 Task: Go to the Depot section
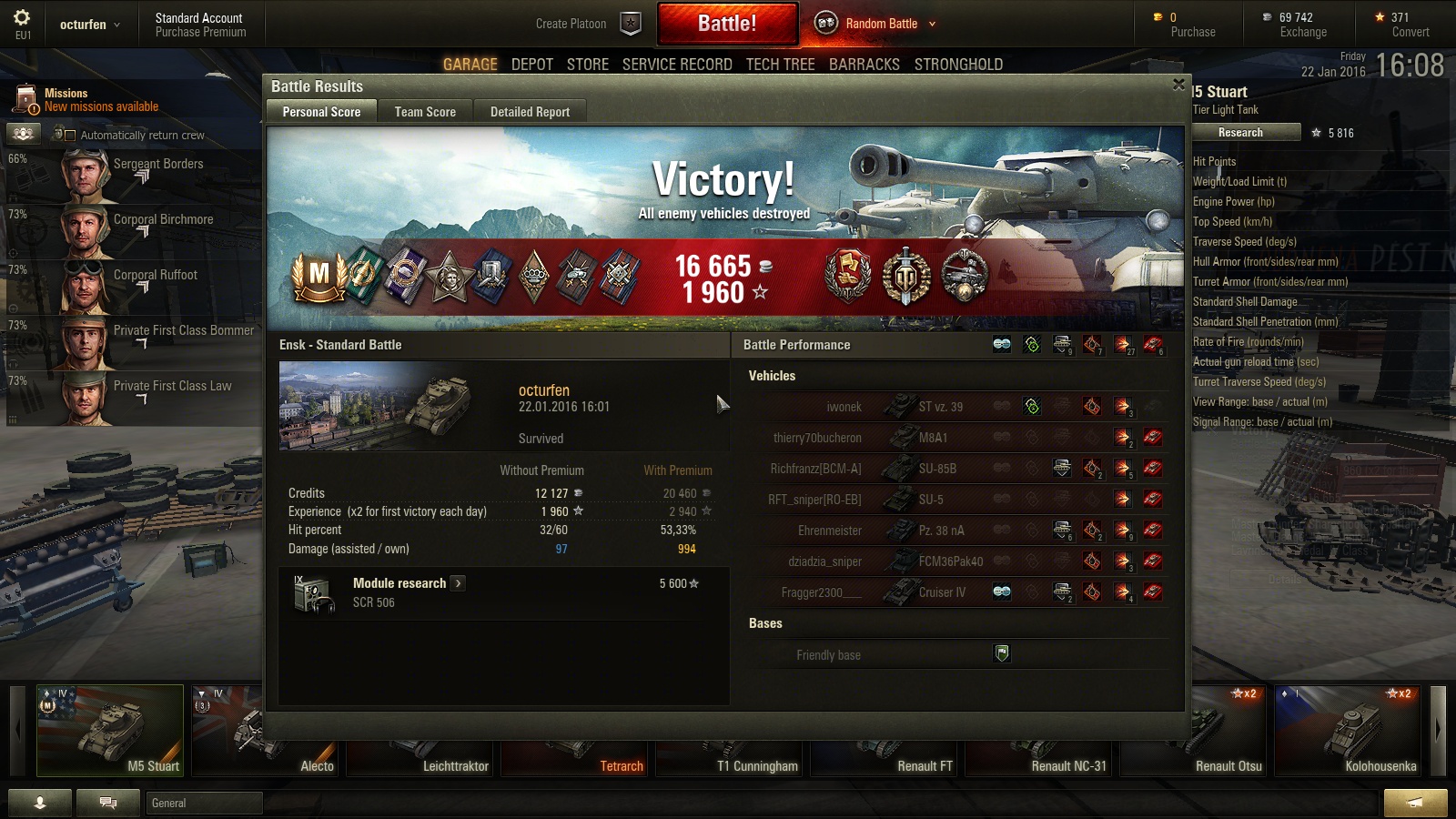coord(532,65)
